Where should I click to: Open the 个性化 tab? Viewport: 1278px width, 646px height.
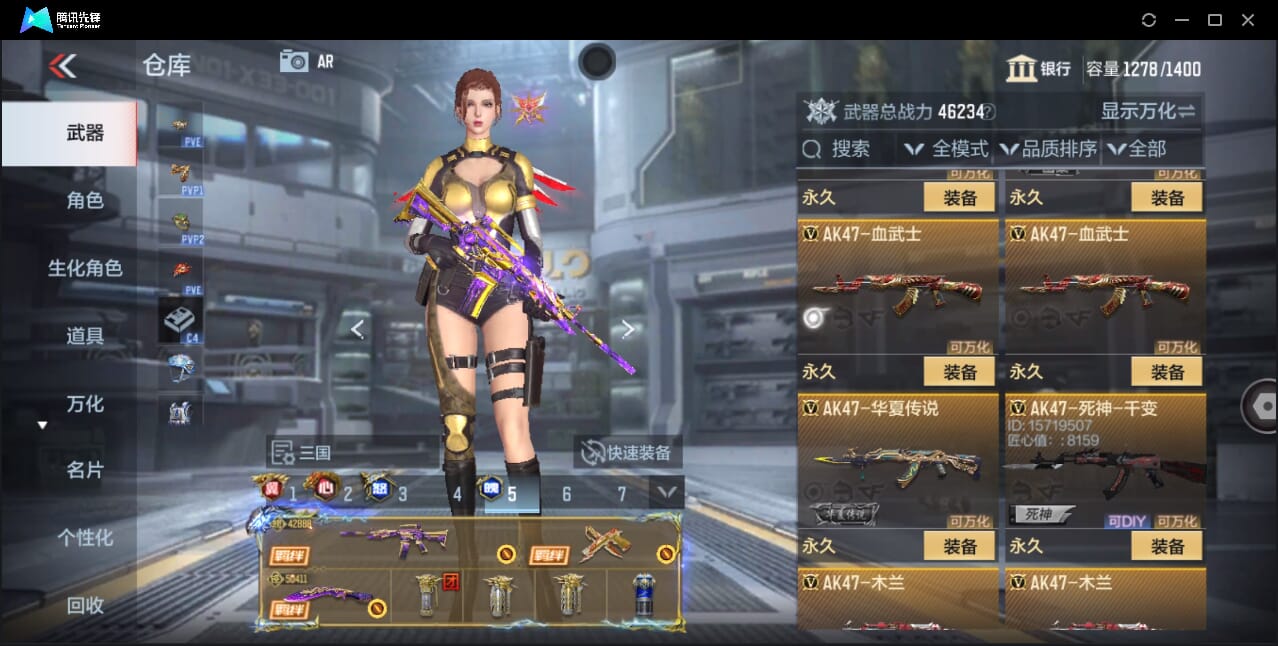85,537
